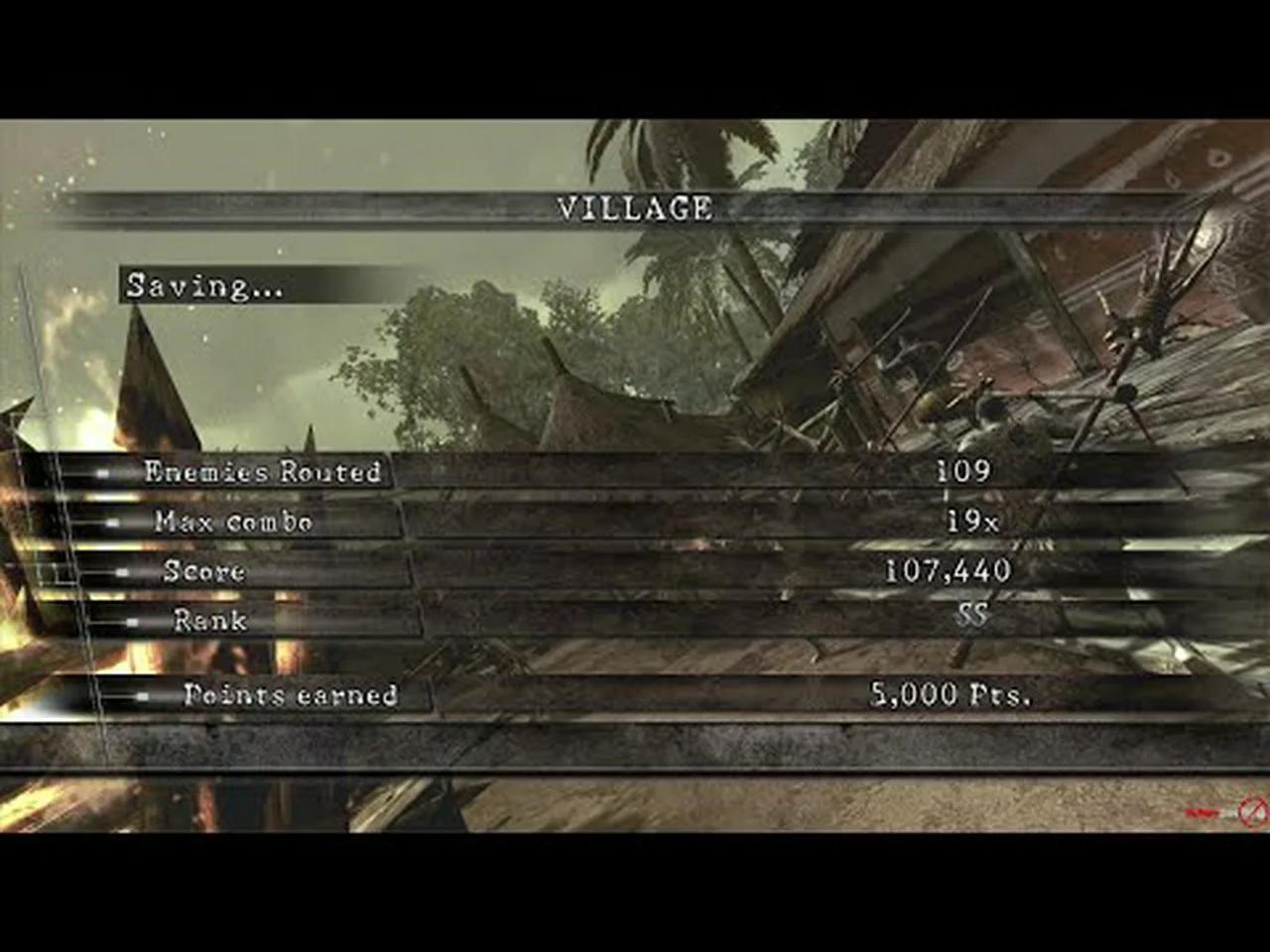Click the square marker beside Enemies Routed
The height and width of the screenshot is (952, 1270).
tap(104, 474)
